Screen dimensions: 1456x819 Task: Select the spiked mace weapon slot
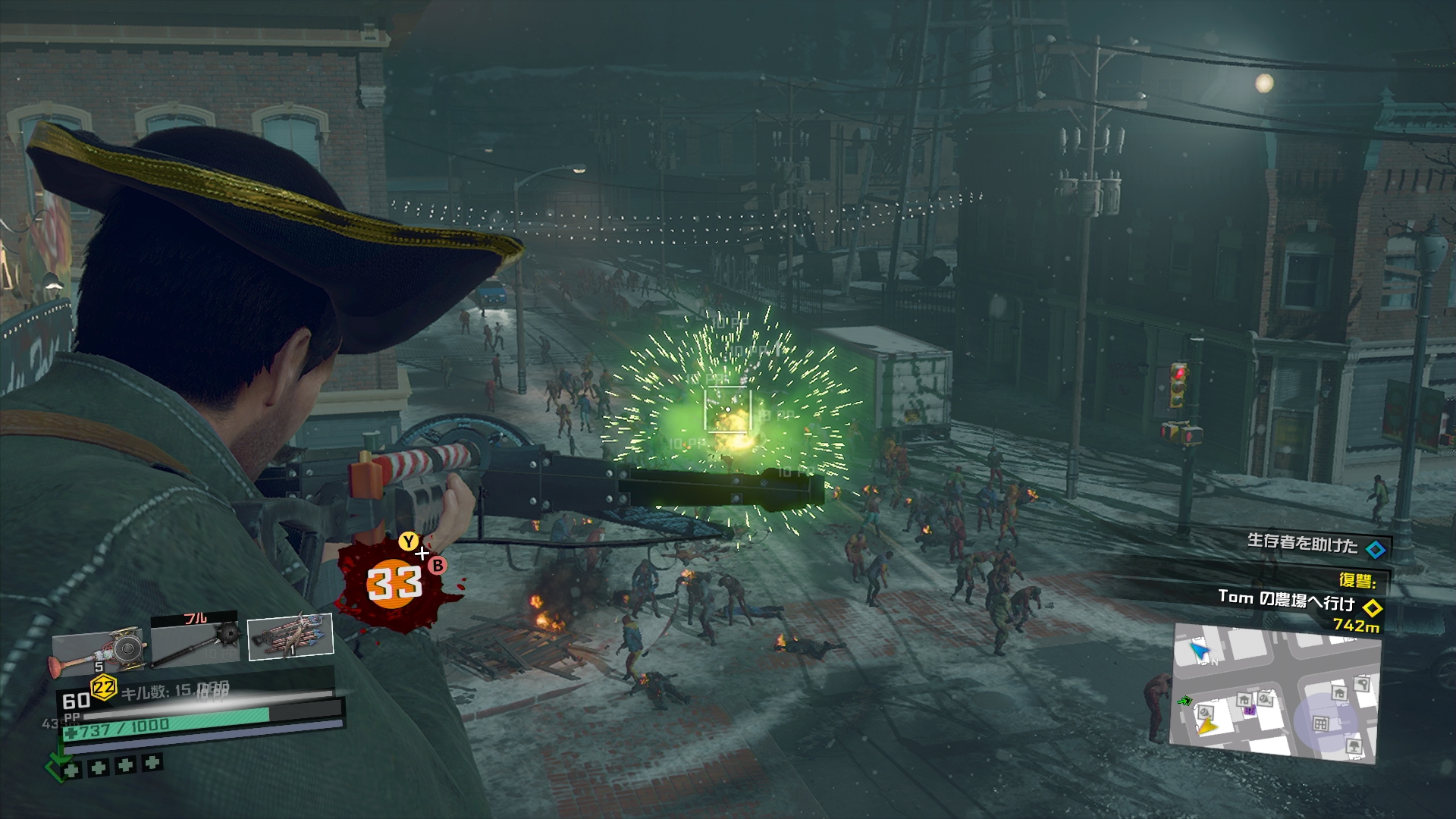tap(196, 639)
